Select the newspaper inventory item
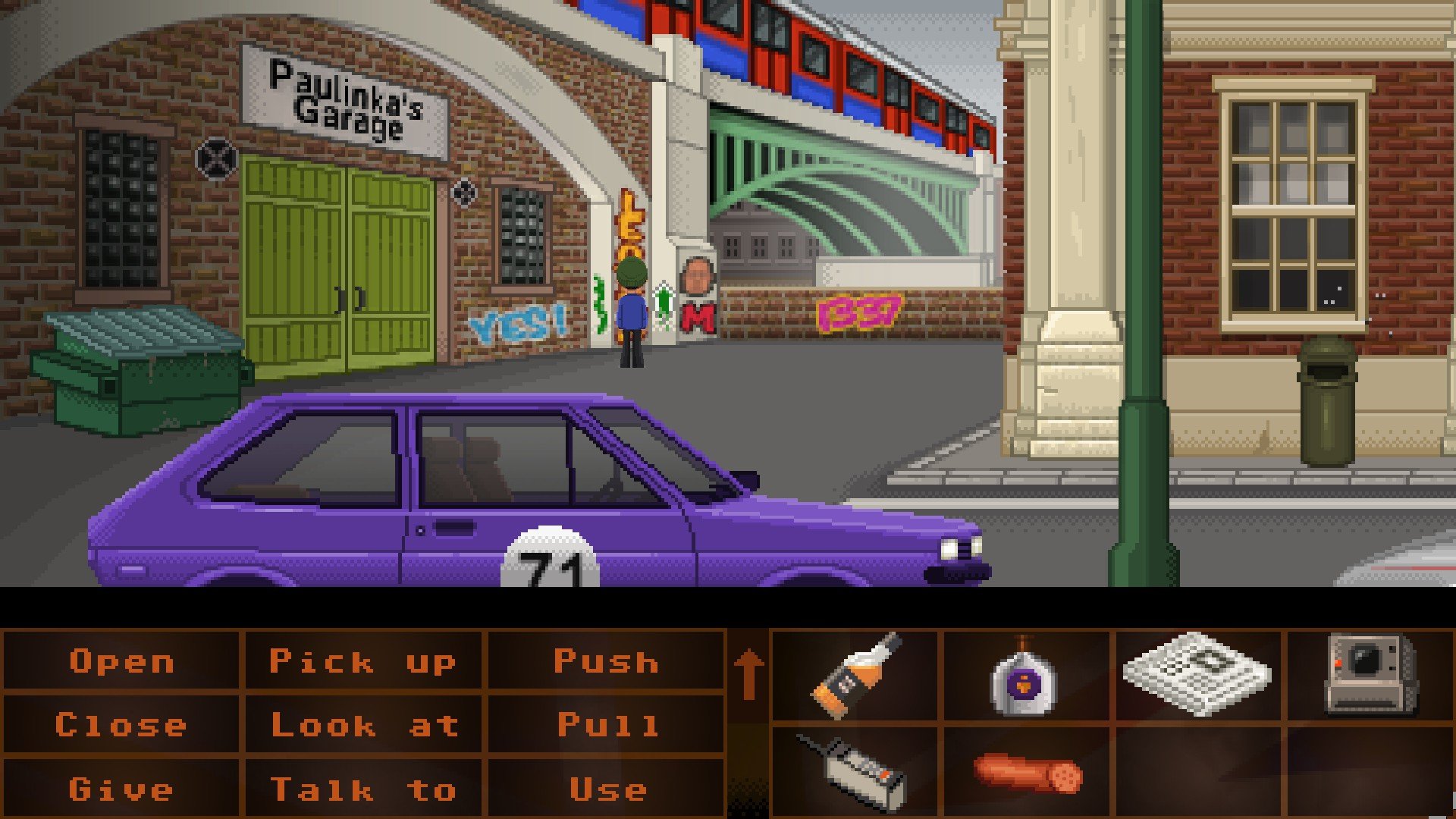Image resolution: width=1456 pixels, height=819 pixels. pyautogui.click(x=1196, y=673)
